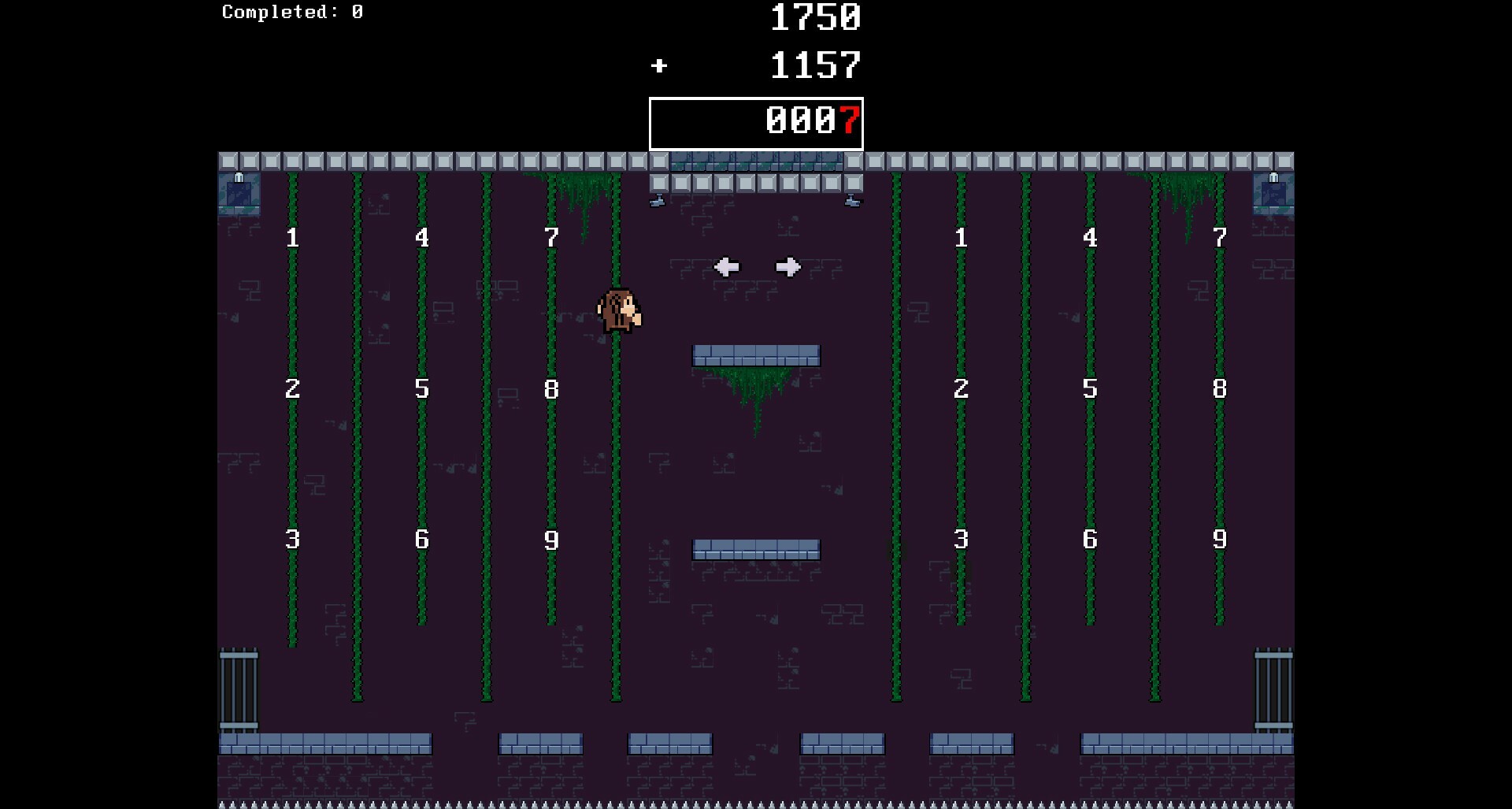Click vine number 8 on the left
This screenshot has height=809, width=1512.
tap(551, 388)
